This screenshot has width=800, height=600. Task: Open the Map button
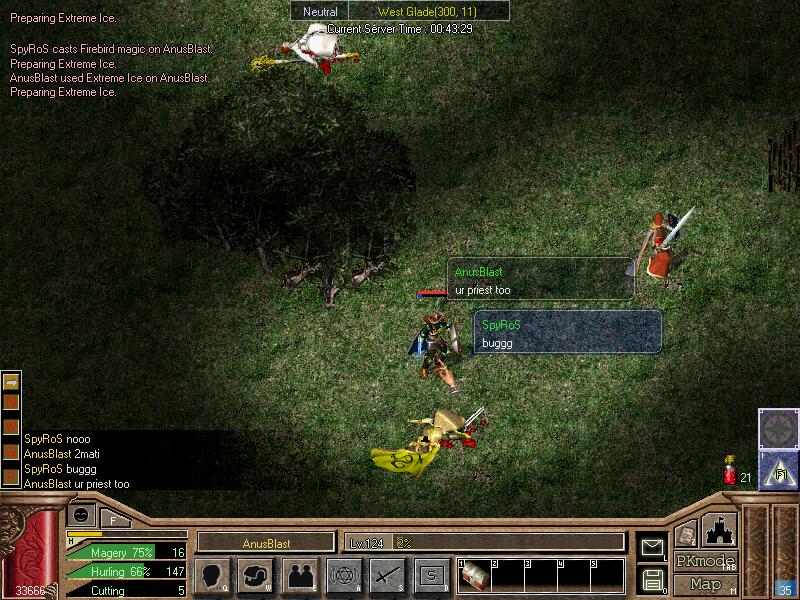(705, 584)
